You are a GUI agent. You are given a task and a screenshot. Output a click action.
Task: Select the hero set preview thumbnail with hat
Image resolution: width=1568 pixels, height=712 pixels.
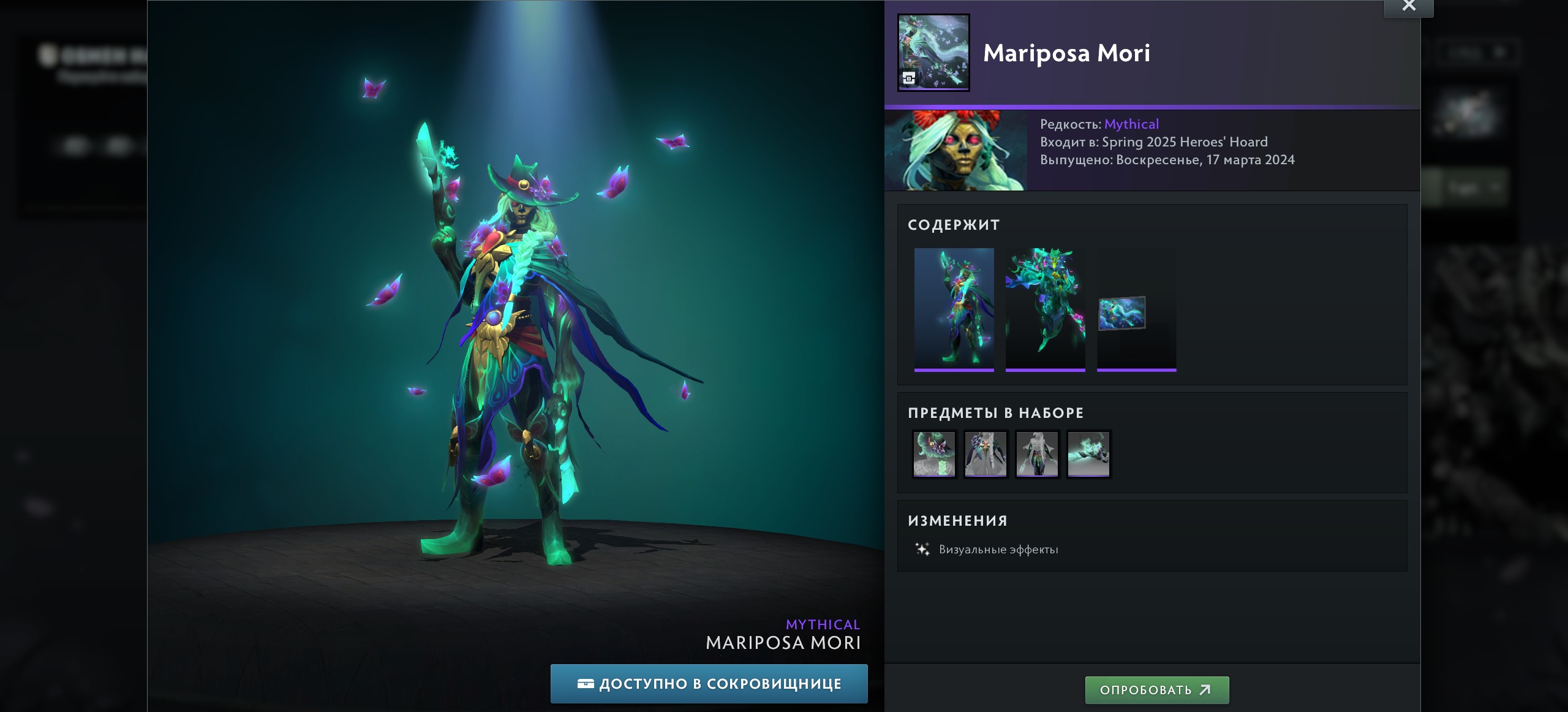[954, 308]
